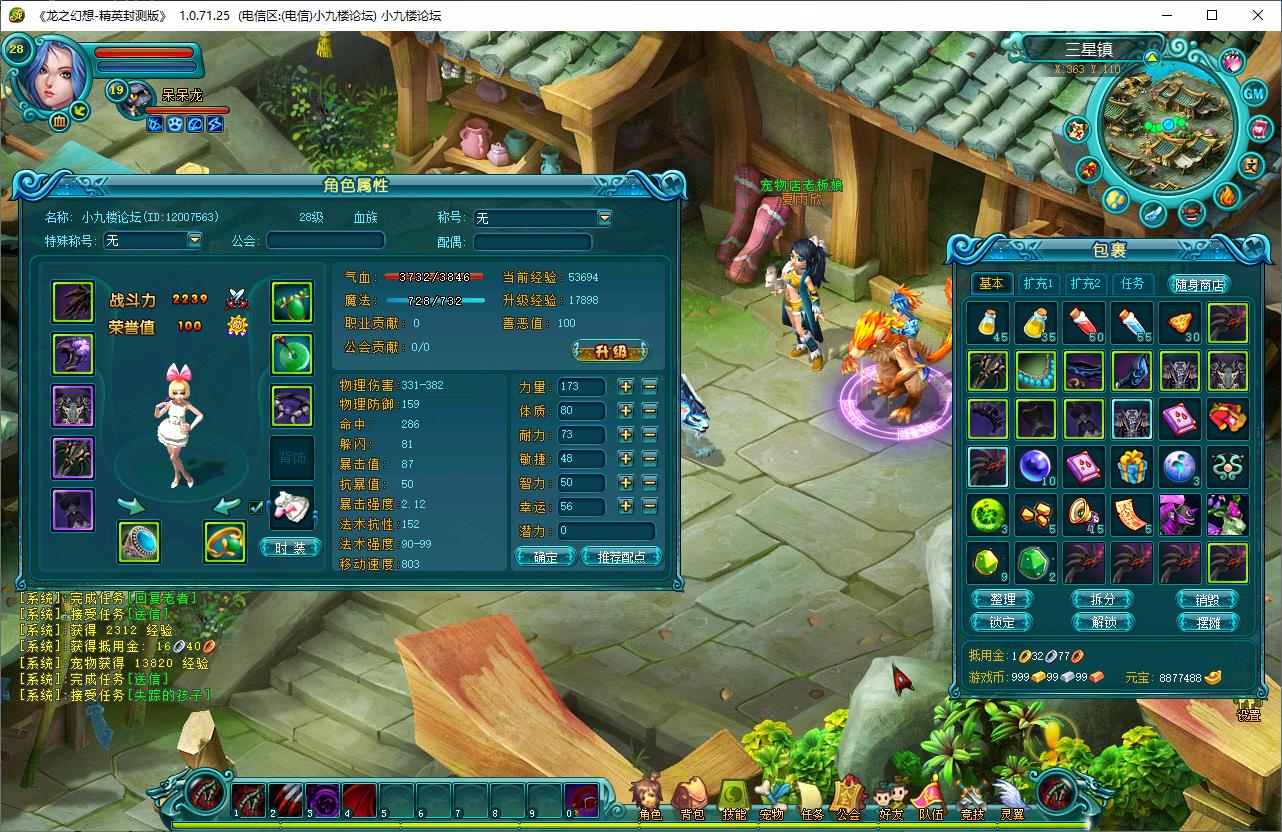Close the game window
1282x832 pixels.
click(1258, 15)
